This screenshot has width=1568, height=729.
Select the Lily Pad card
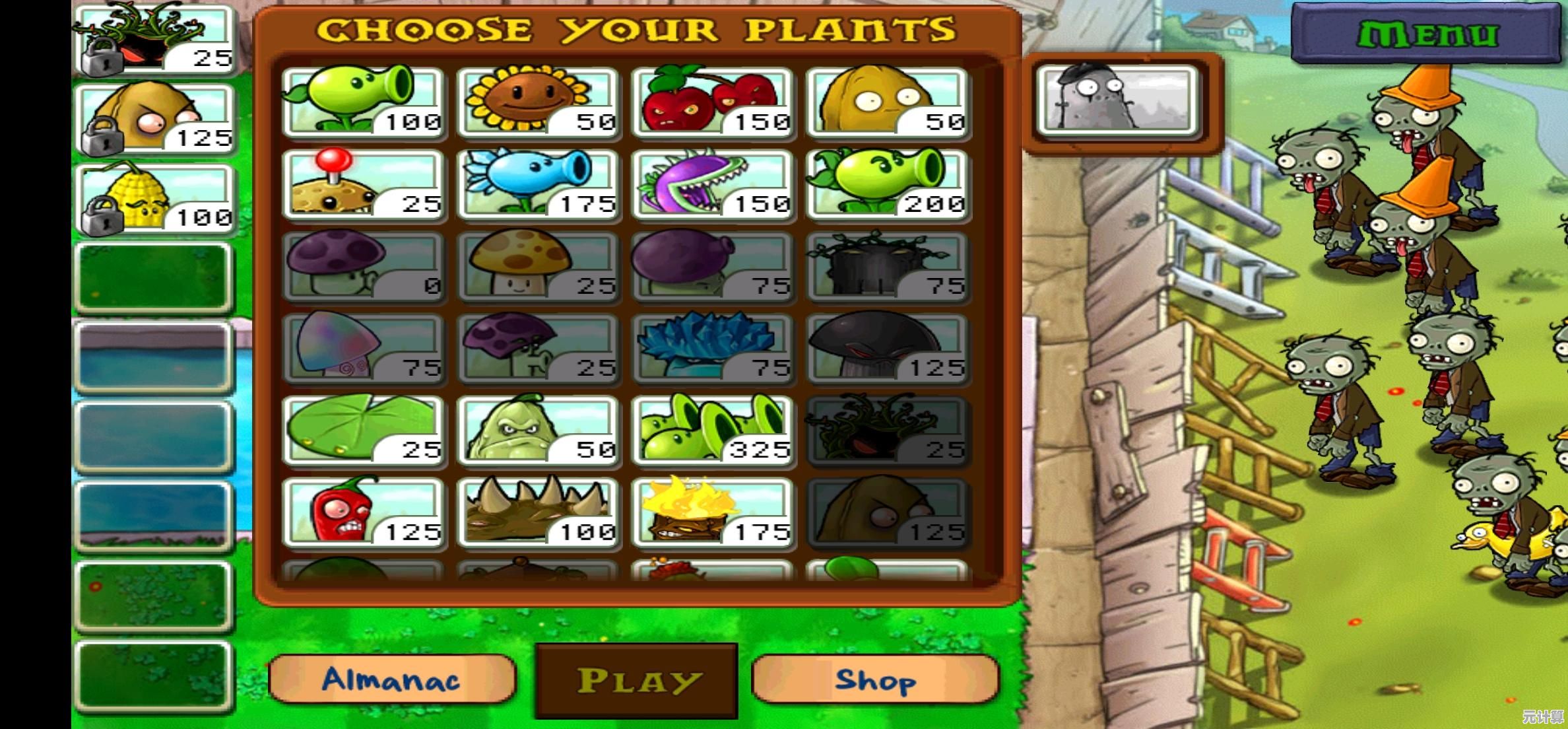coord(363,431)
